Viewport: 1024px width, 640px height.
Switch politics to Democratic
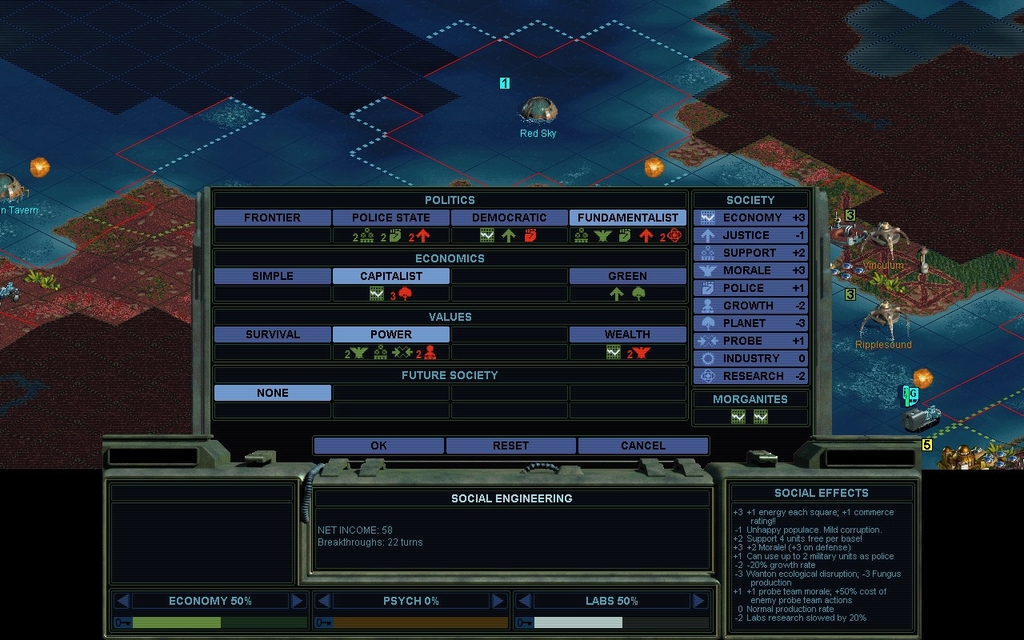click(x=509, y=218)
